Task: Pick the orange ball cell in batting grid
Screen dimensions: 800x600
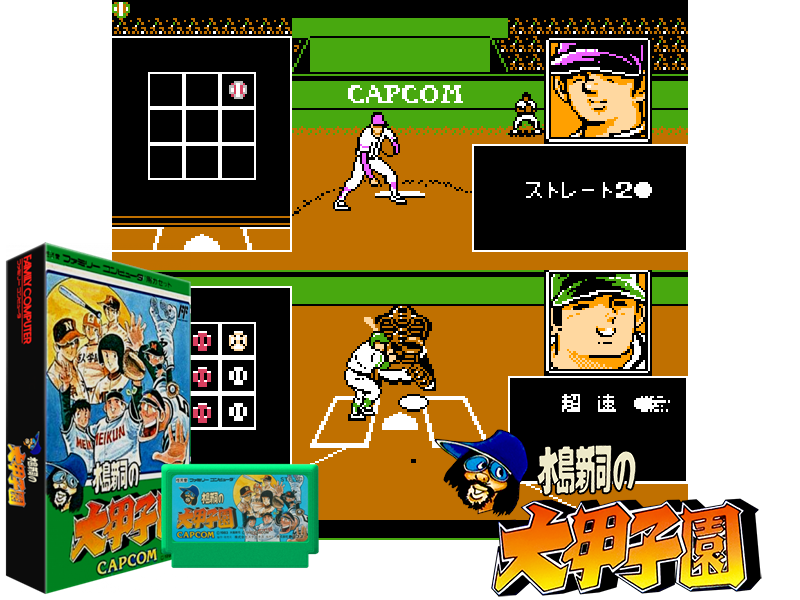Action: point(238,340)
